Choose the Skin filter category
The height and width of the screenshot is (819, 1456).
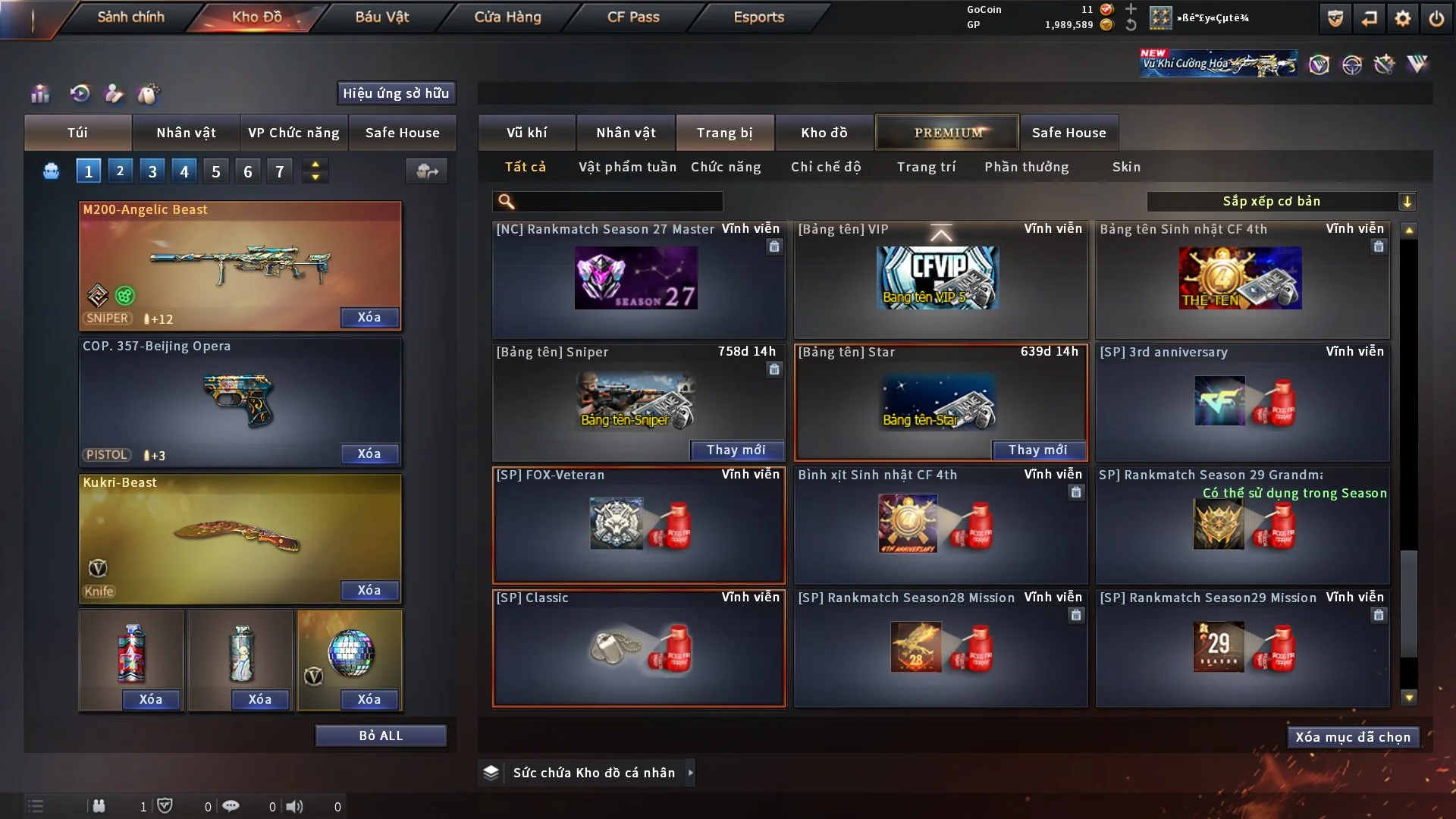point(1126,167)
